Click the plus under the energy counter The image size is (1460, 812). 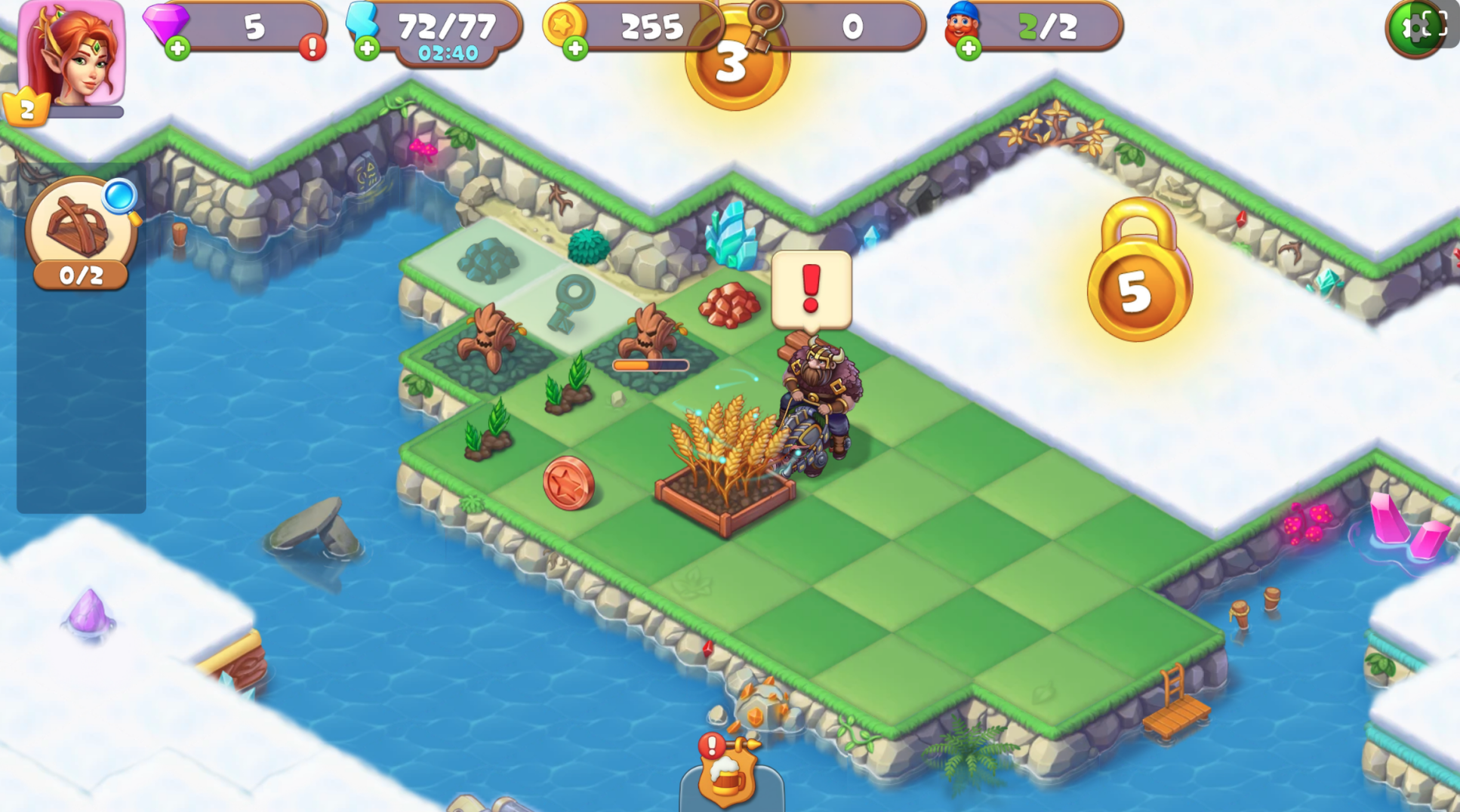pyautogui.click(x=366, y=49)
